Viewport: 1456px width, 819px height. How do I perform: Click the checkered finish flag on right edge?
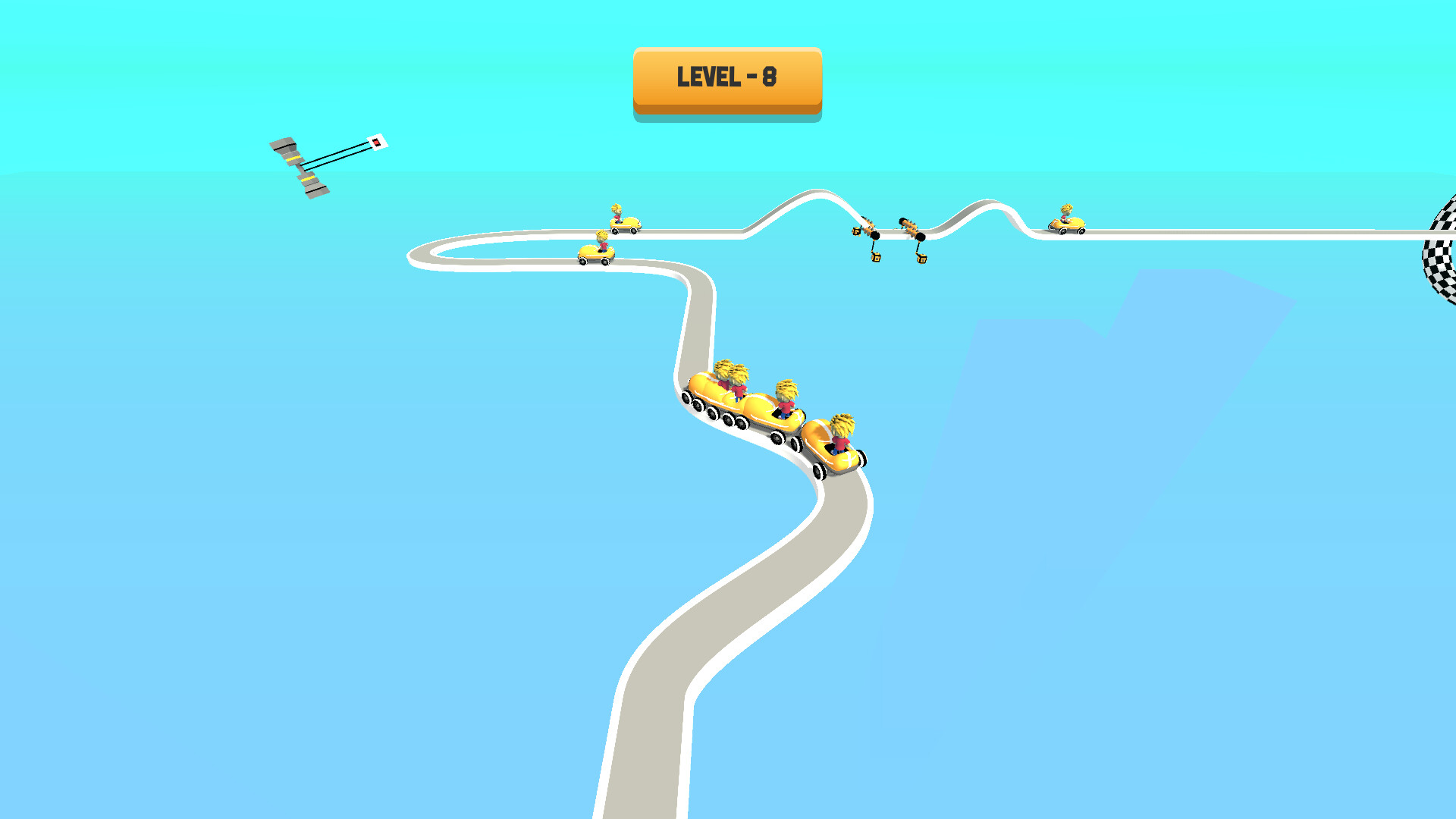[x=1439, y=250]
